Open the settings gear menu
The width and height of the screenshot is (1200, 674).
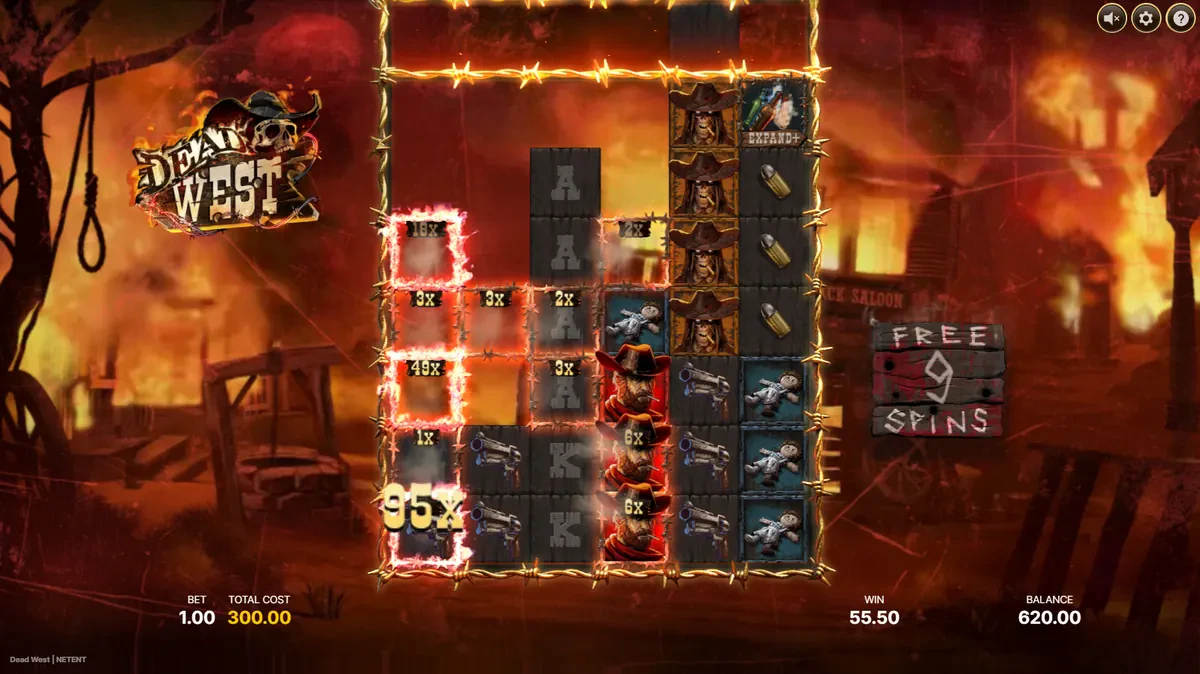tap(1145, 17)
